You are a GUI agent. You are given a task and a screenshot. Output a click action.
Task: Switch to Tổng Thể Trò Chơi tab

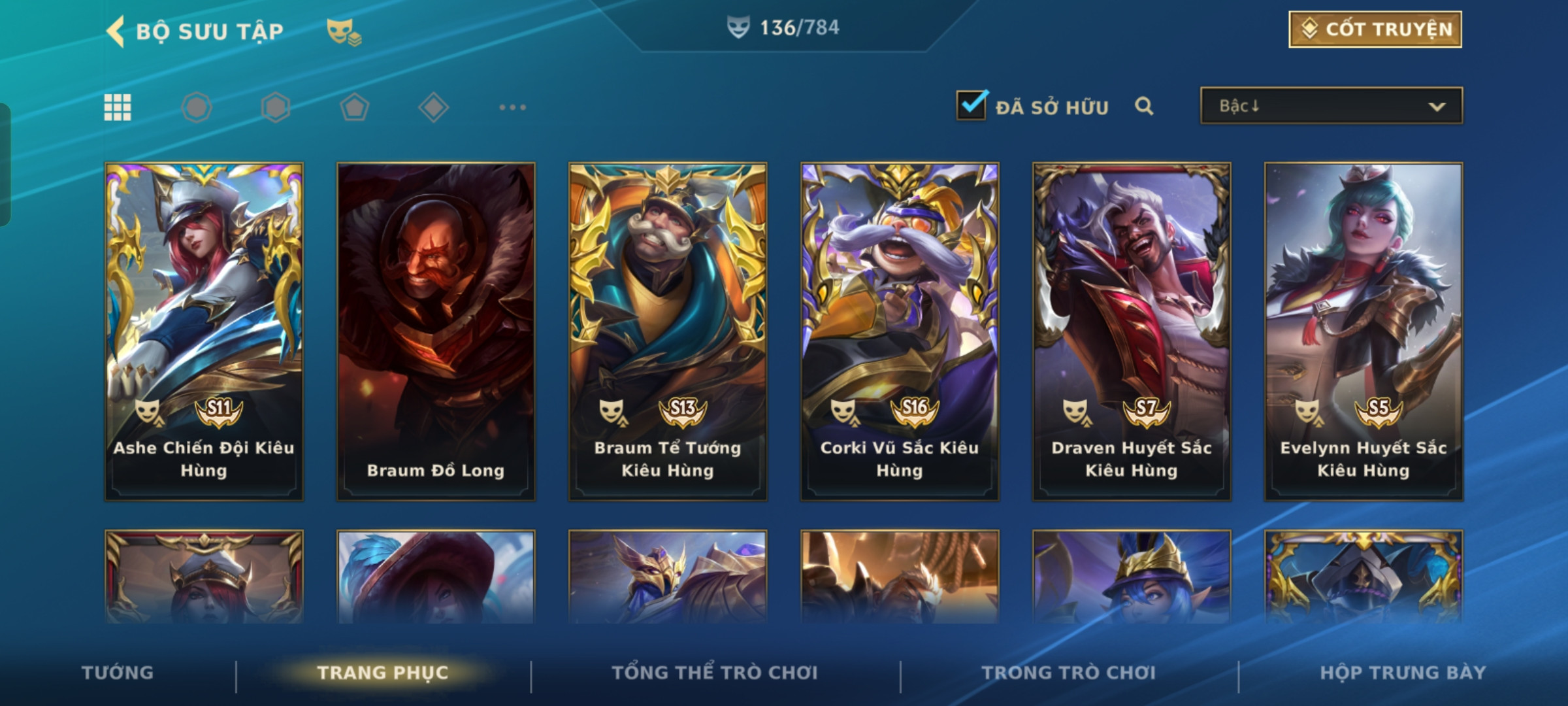coord(715,673)
